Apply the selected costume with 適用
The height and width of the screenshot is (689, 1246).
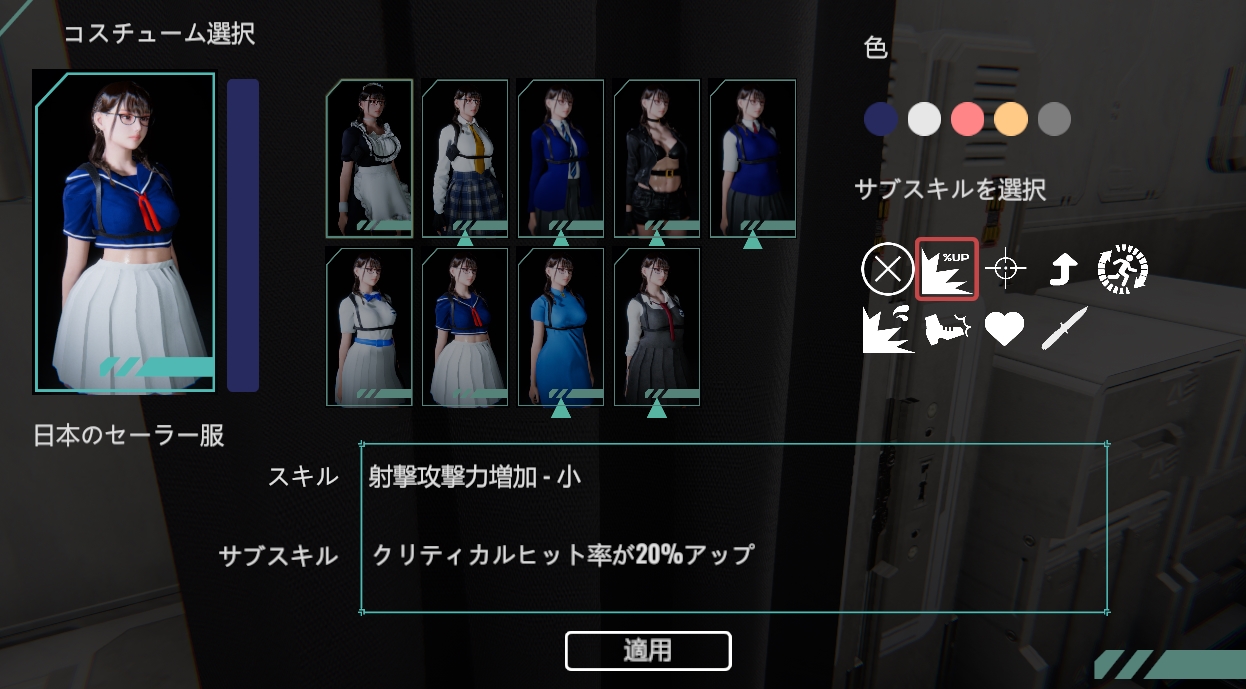pos(648,650)
